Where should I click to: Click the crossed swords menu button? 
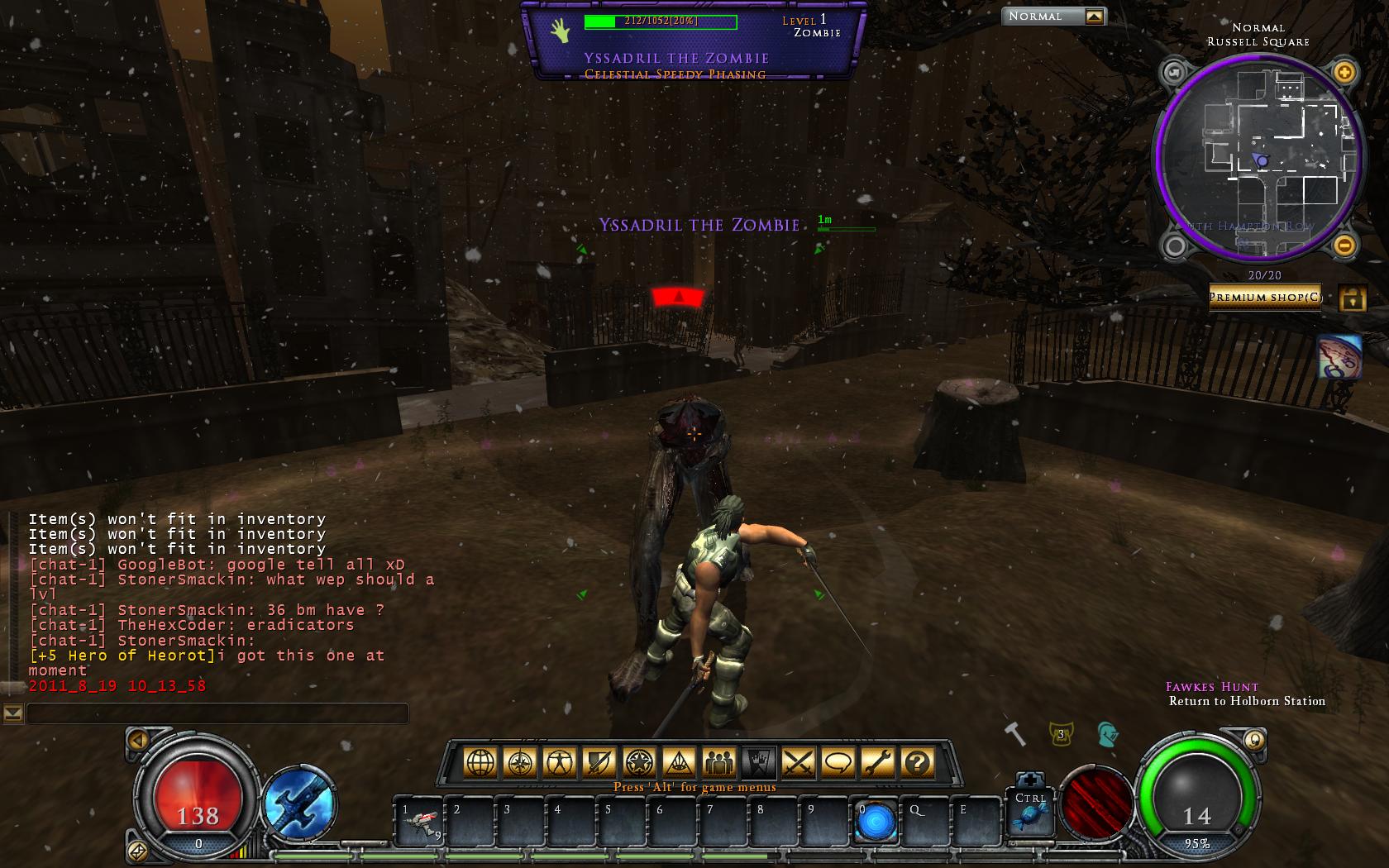[x=798, y=762]
